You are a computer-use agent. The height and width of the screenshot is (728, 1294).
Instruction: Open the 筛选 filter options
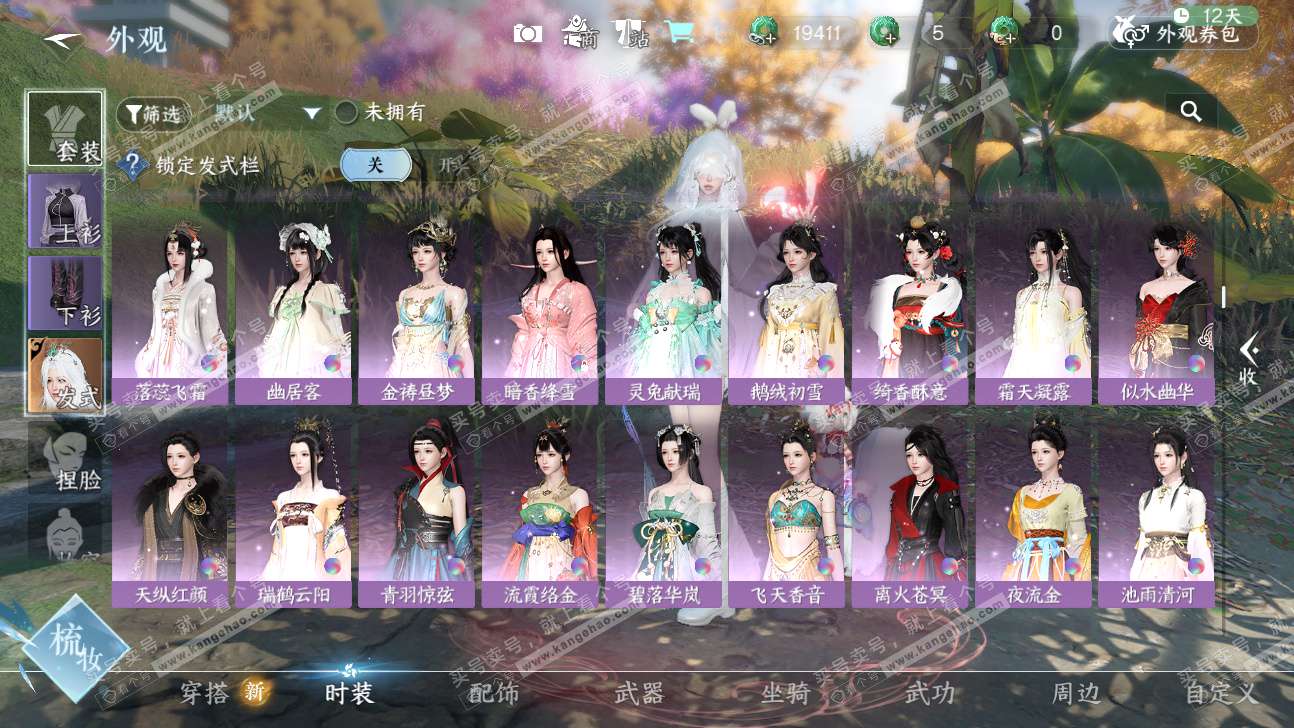click(153, 114)
